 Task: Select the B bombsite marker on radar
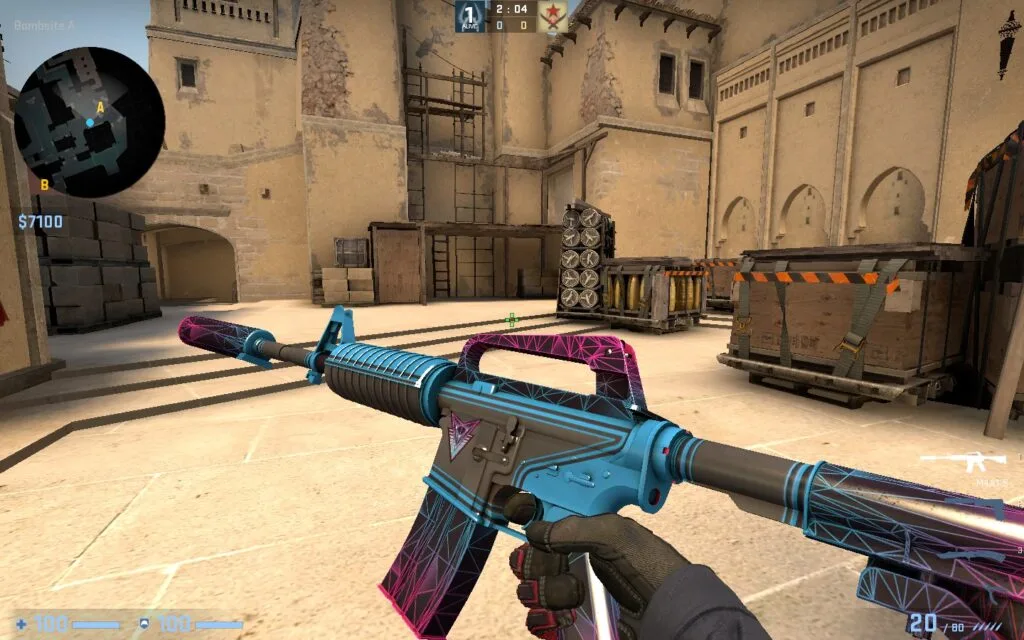point(44,184)
